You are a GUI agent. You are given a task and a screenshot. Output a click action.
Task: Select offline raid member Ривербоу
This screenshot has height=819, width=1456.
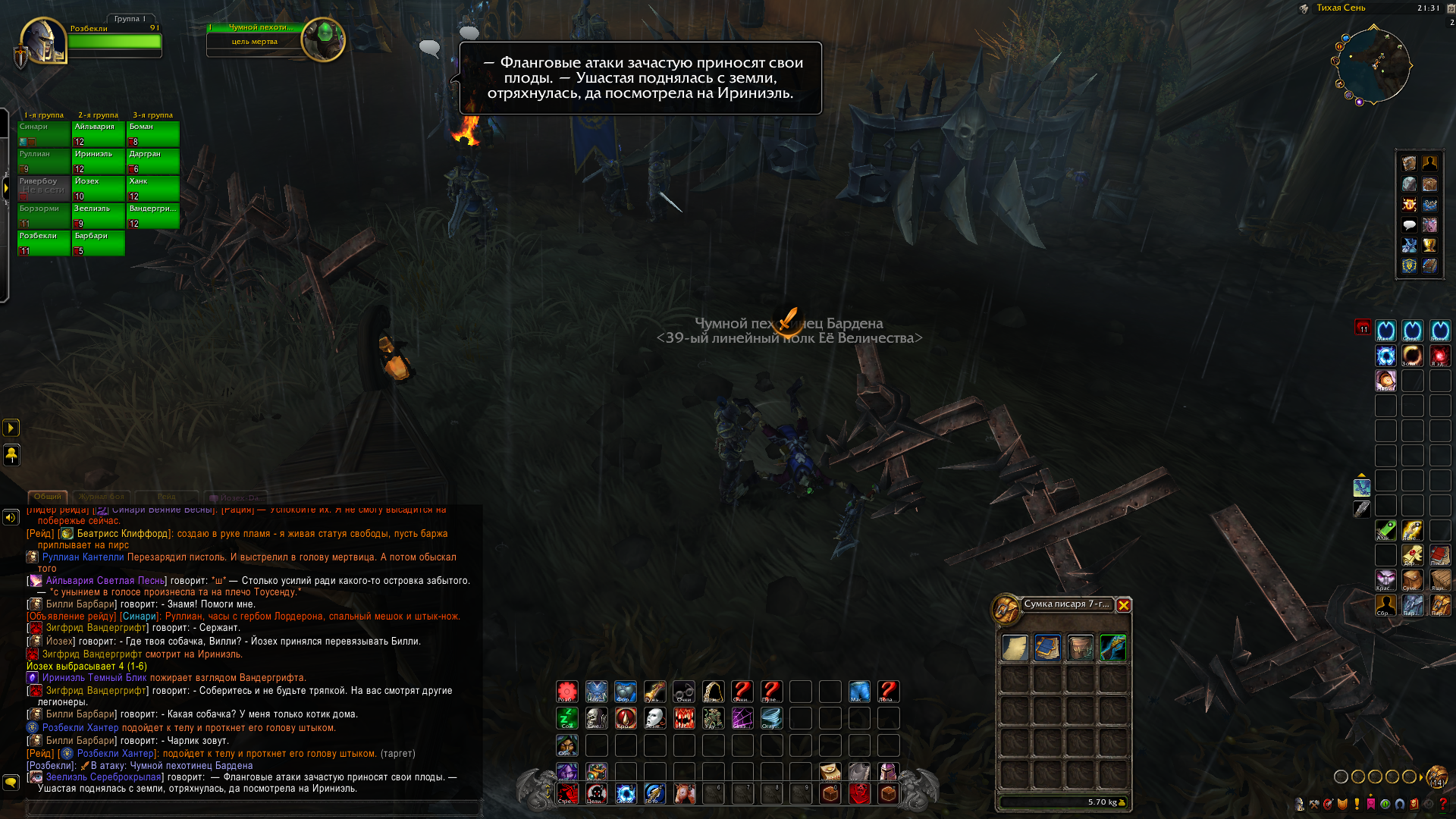point(43,188)
